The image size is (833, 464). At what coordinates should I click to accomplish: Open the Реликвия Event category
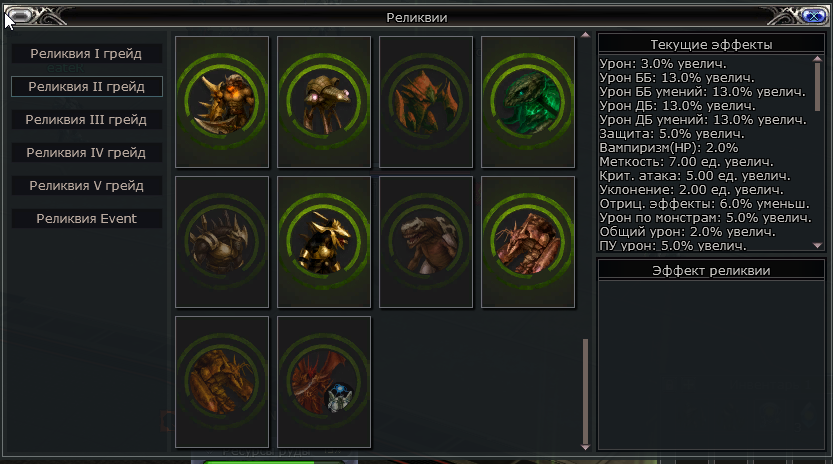[86, 219]
